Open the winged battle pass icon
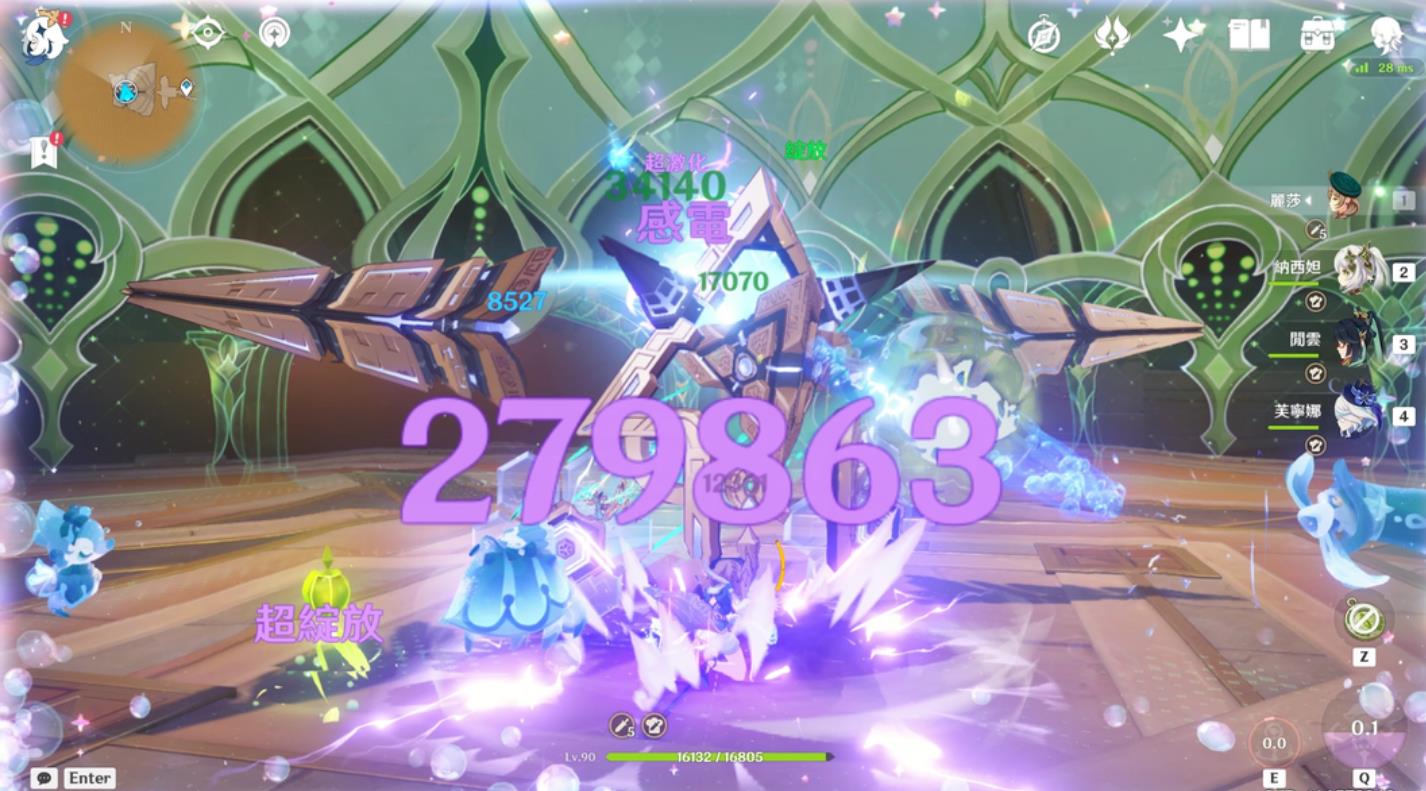The height and width of the screenshot is (791, 1426). coord(1111,36)
